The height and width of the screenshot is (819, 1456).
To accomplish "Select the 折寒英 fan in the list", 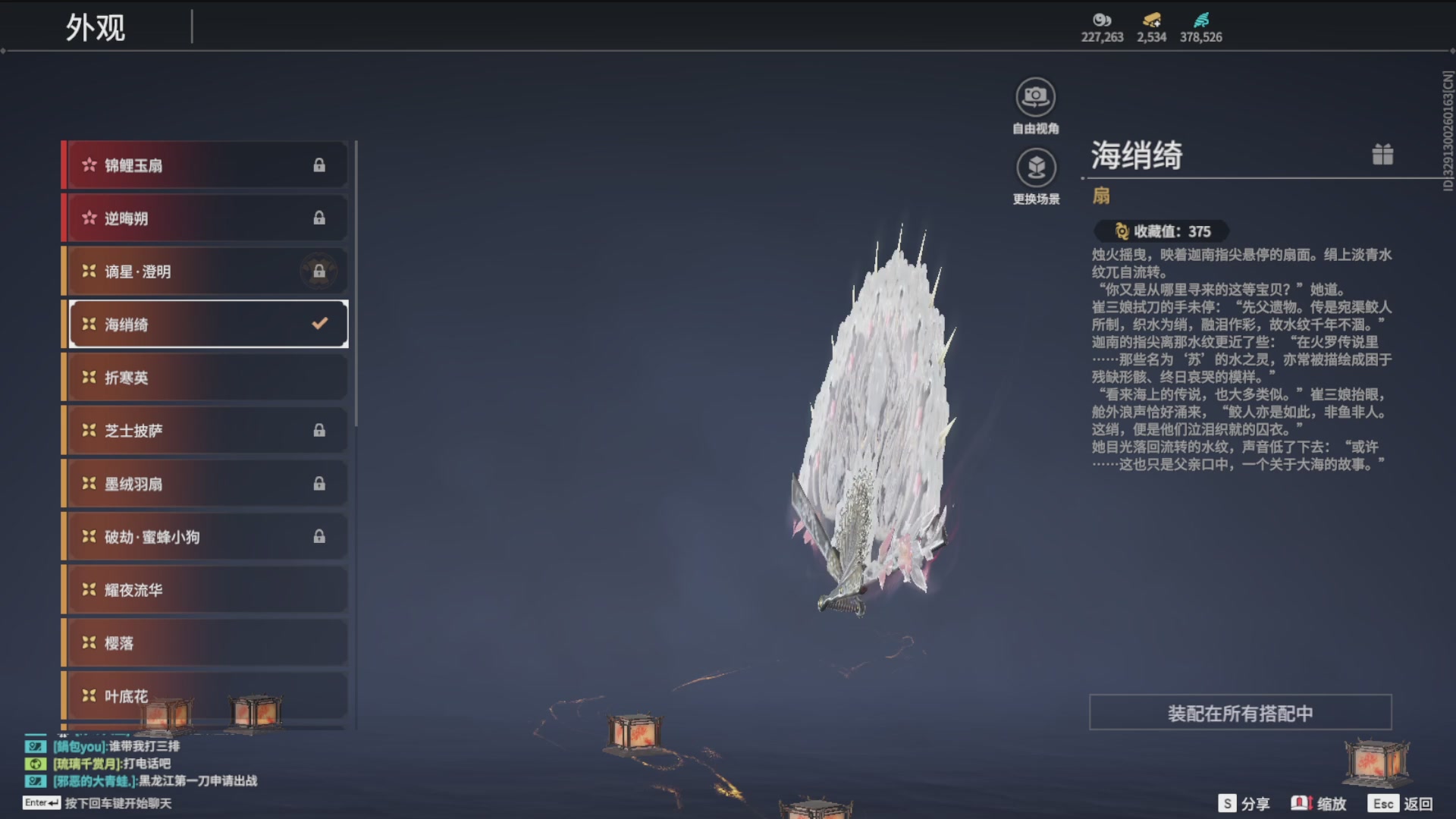I will [205, 377].
